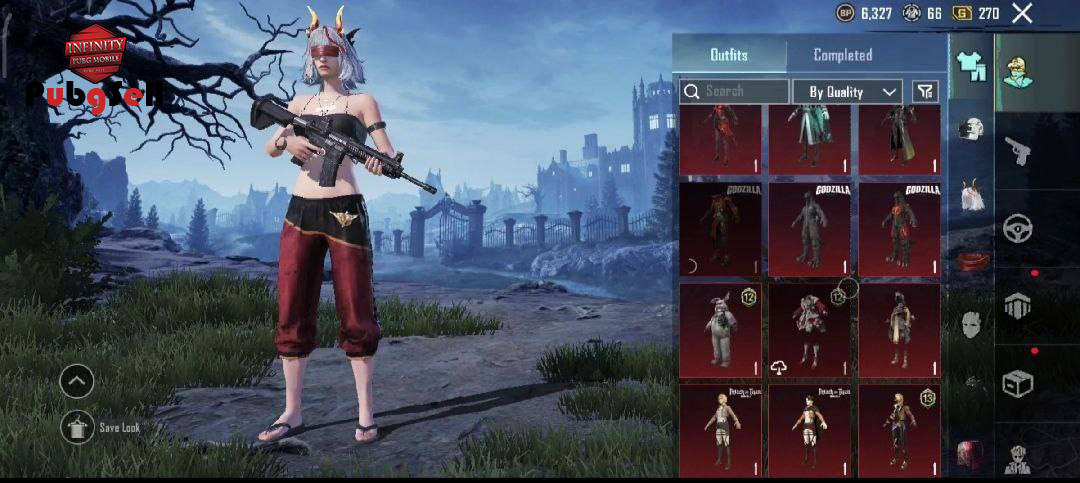Pick the outfit with the cloud download icon
The width and height of the screenshot is (1080, 483).
coord(809,330)
